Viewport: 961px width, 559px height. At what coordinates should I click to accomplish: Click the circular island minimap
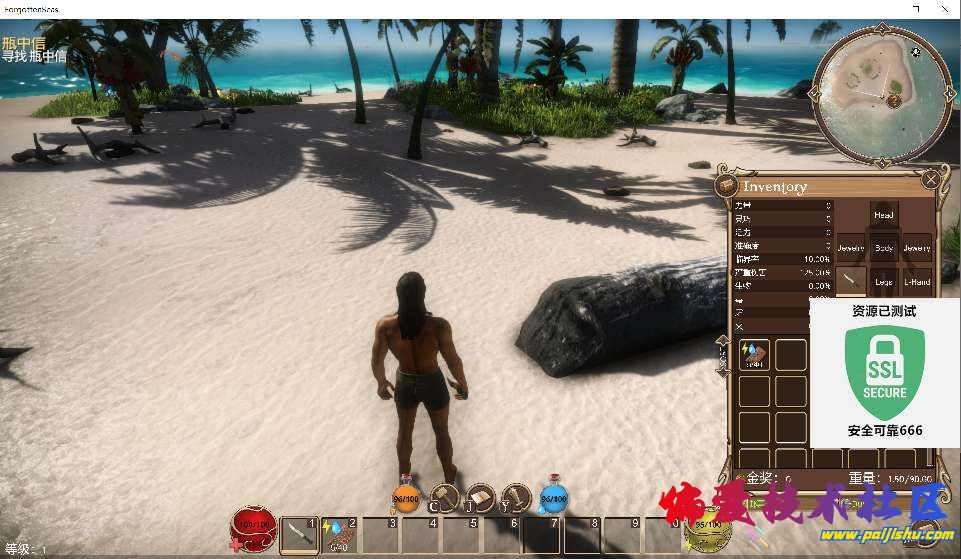click(882, 93)
